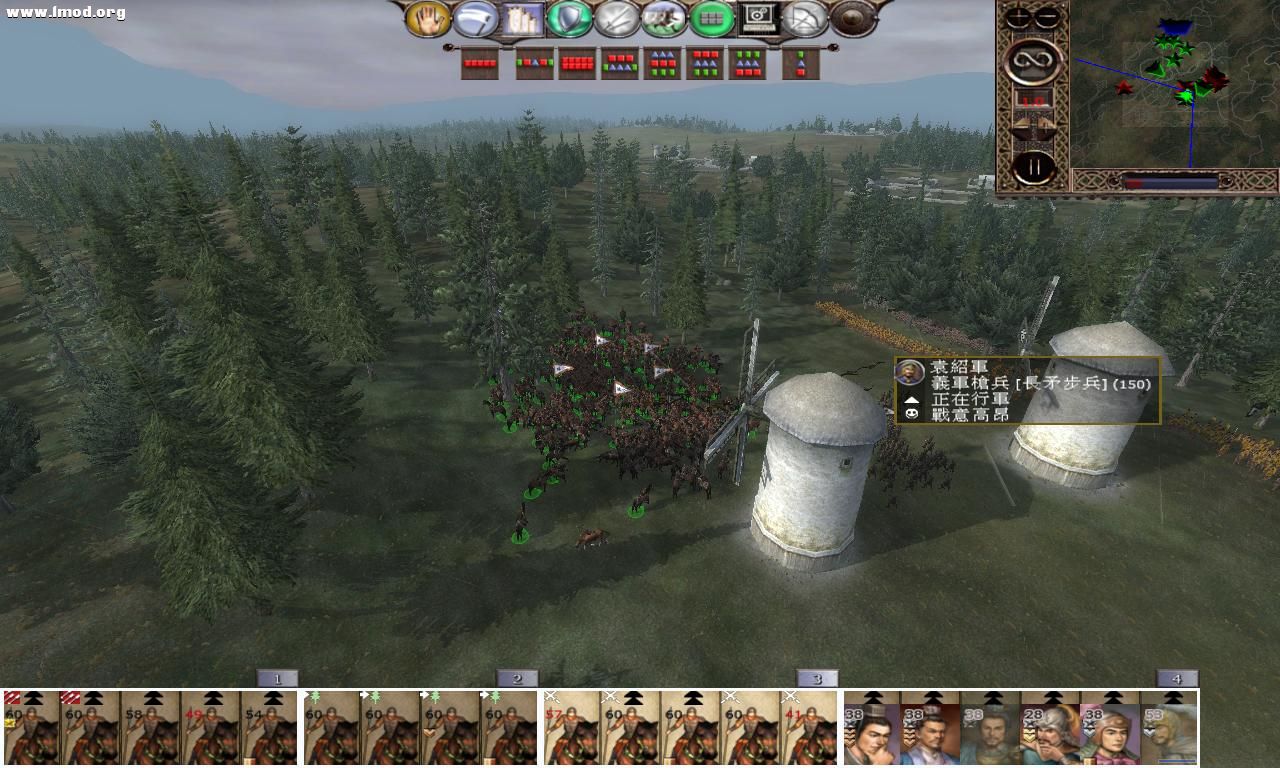Open the monitor camera options button

coord(759,19)
